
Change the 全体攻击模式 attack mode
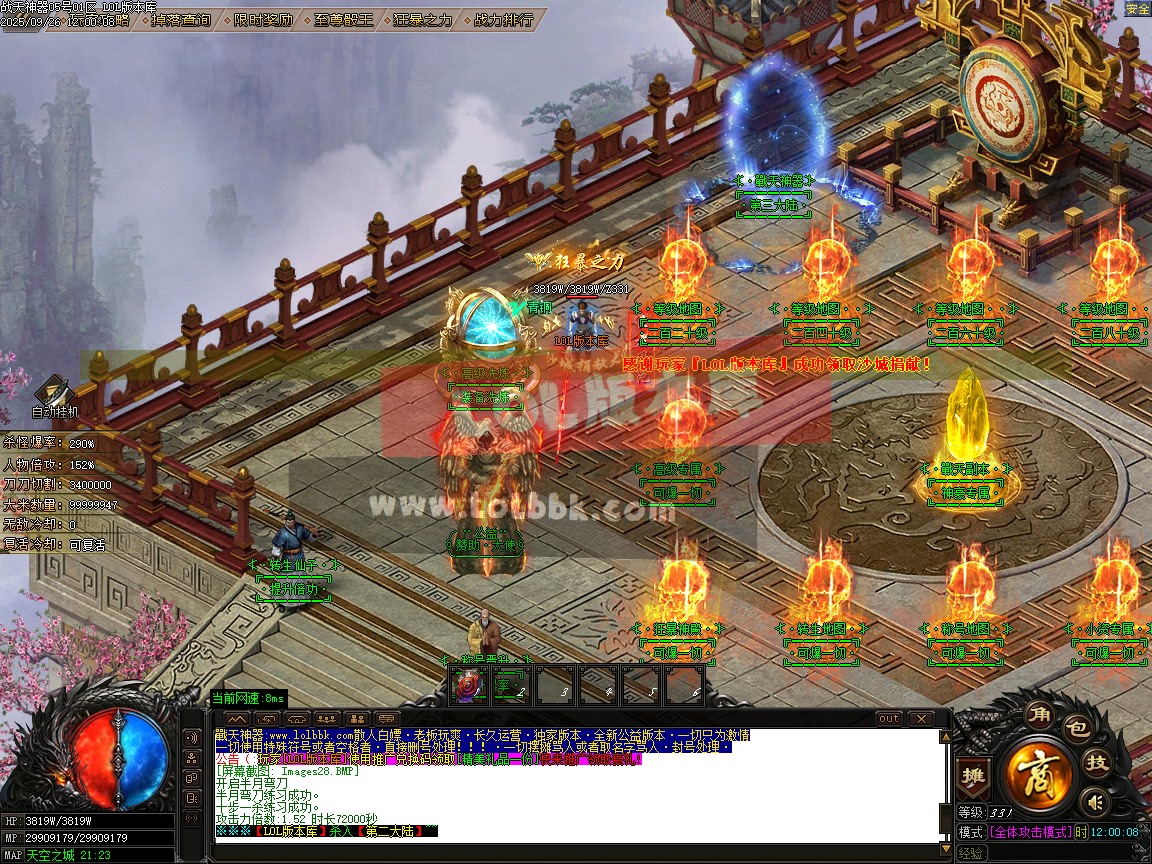coord(1030,832)
